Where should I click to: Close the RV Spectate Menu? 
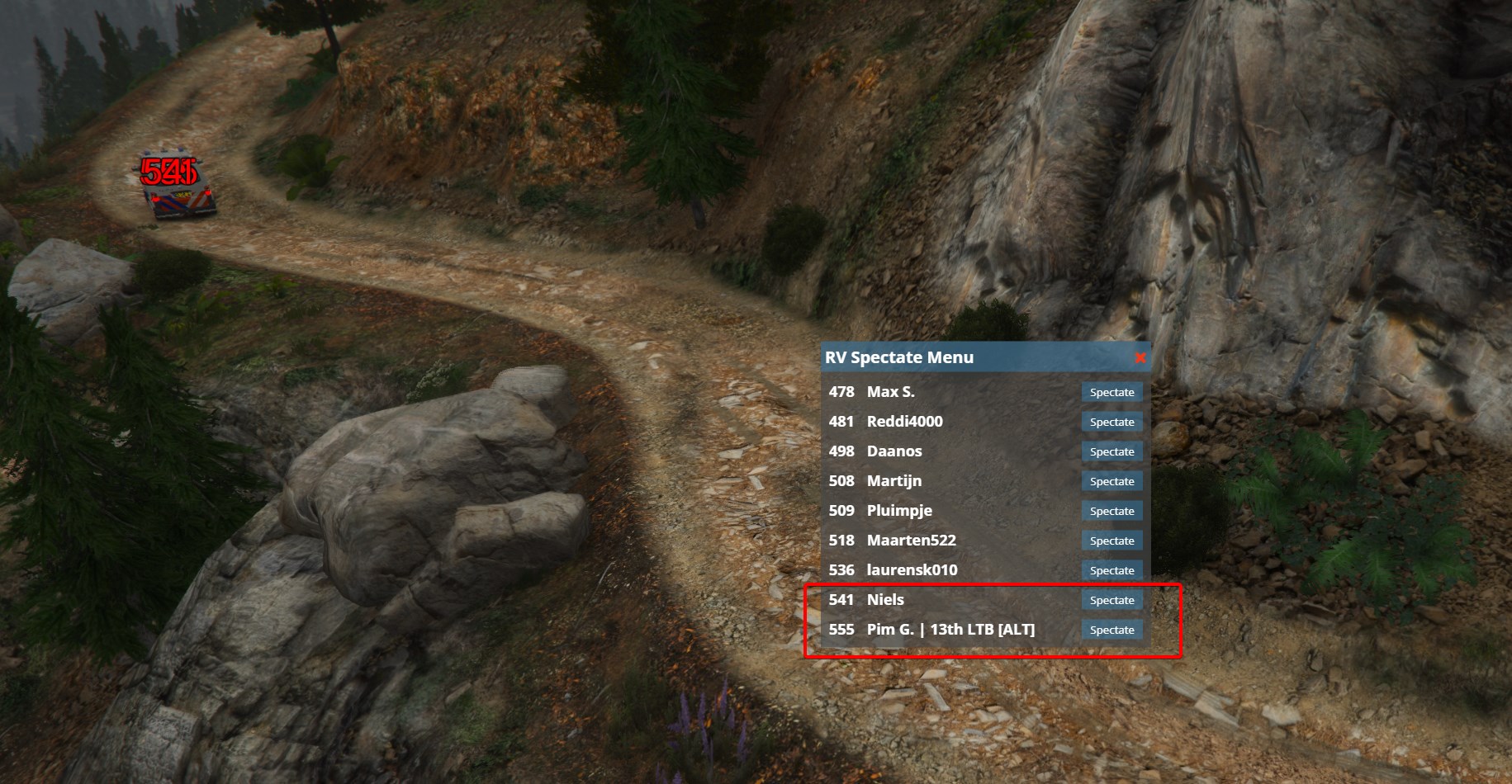1140,358
